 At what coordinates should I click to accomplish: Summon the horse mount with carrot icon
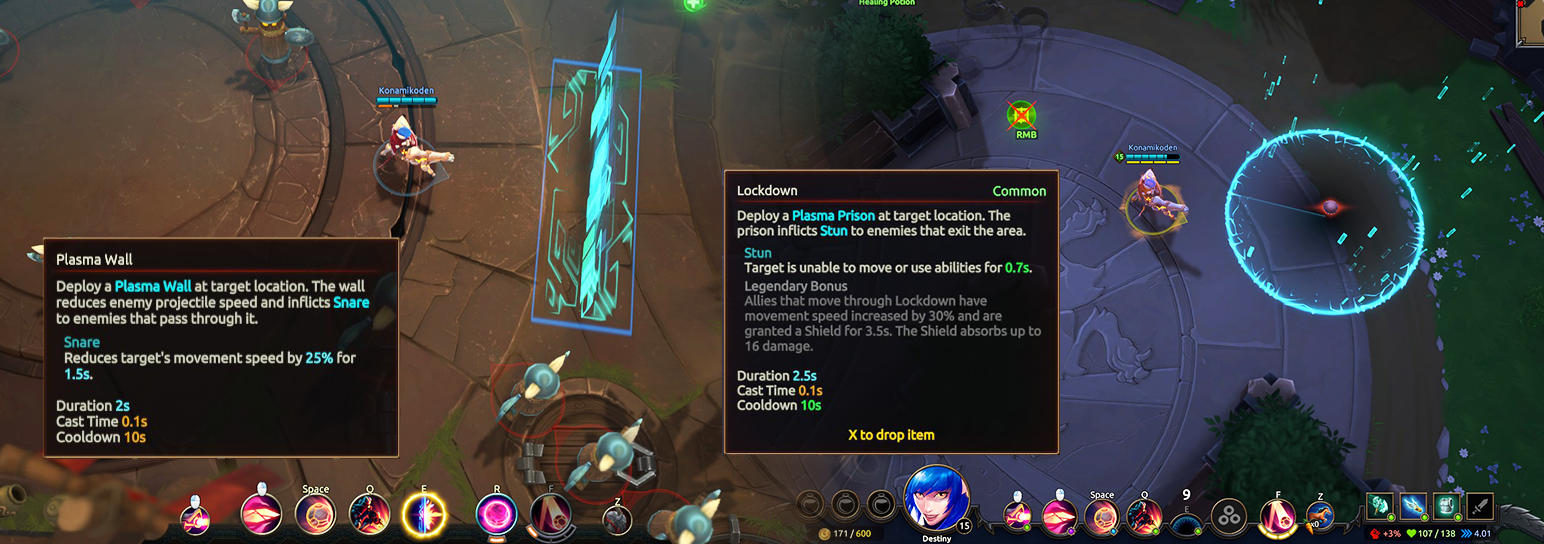[x=1320, y=516]
